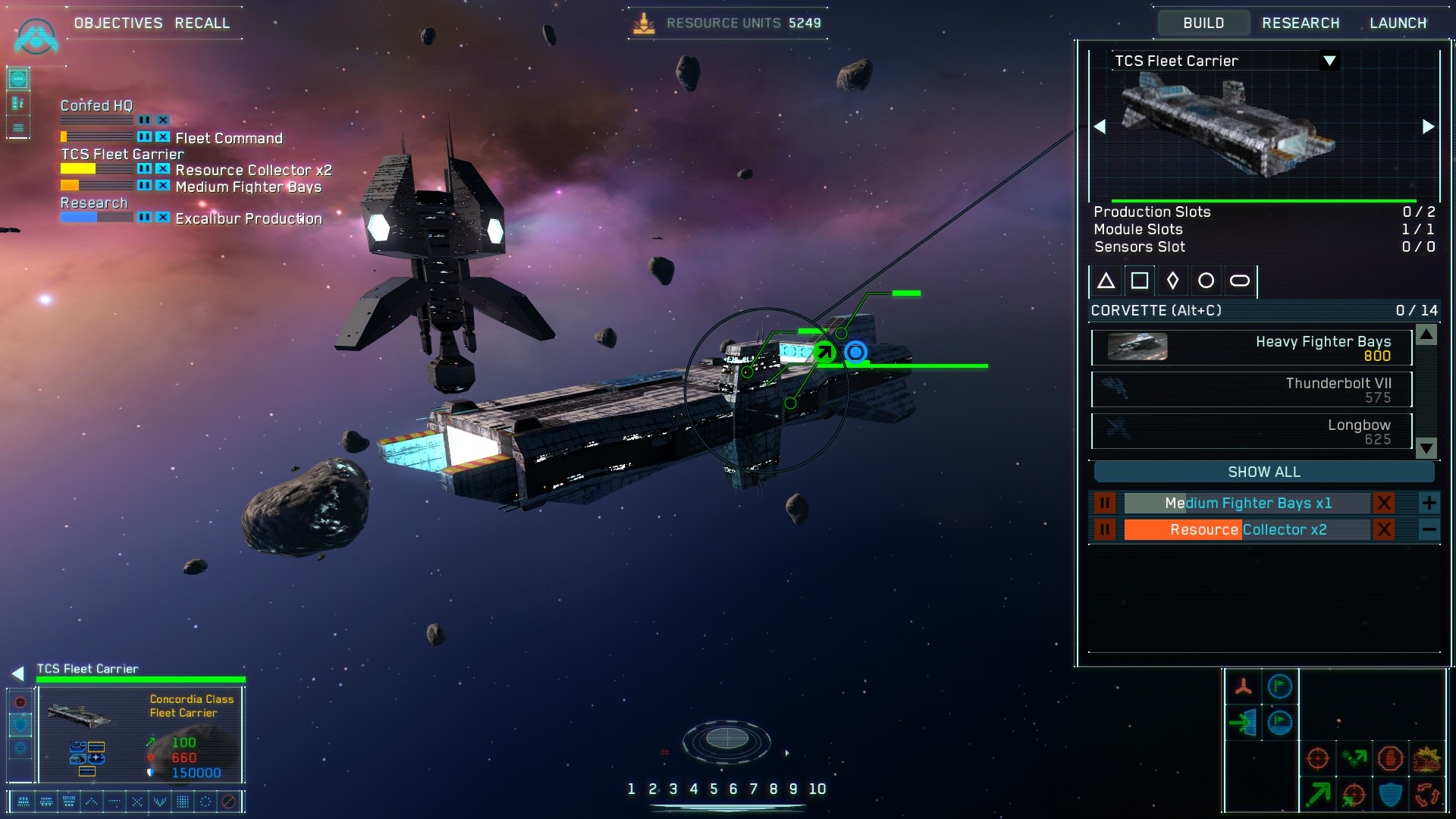
Task: Expand the TCS Fleet Carrier dropdown
Action: click(x=1329, y=61)
